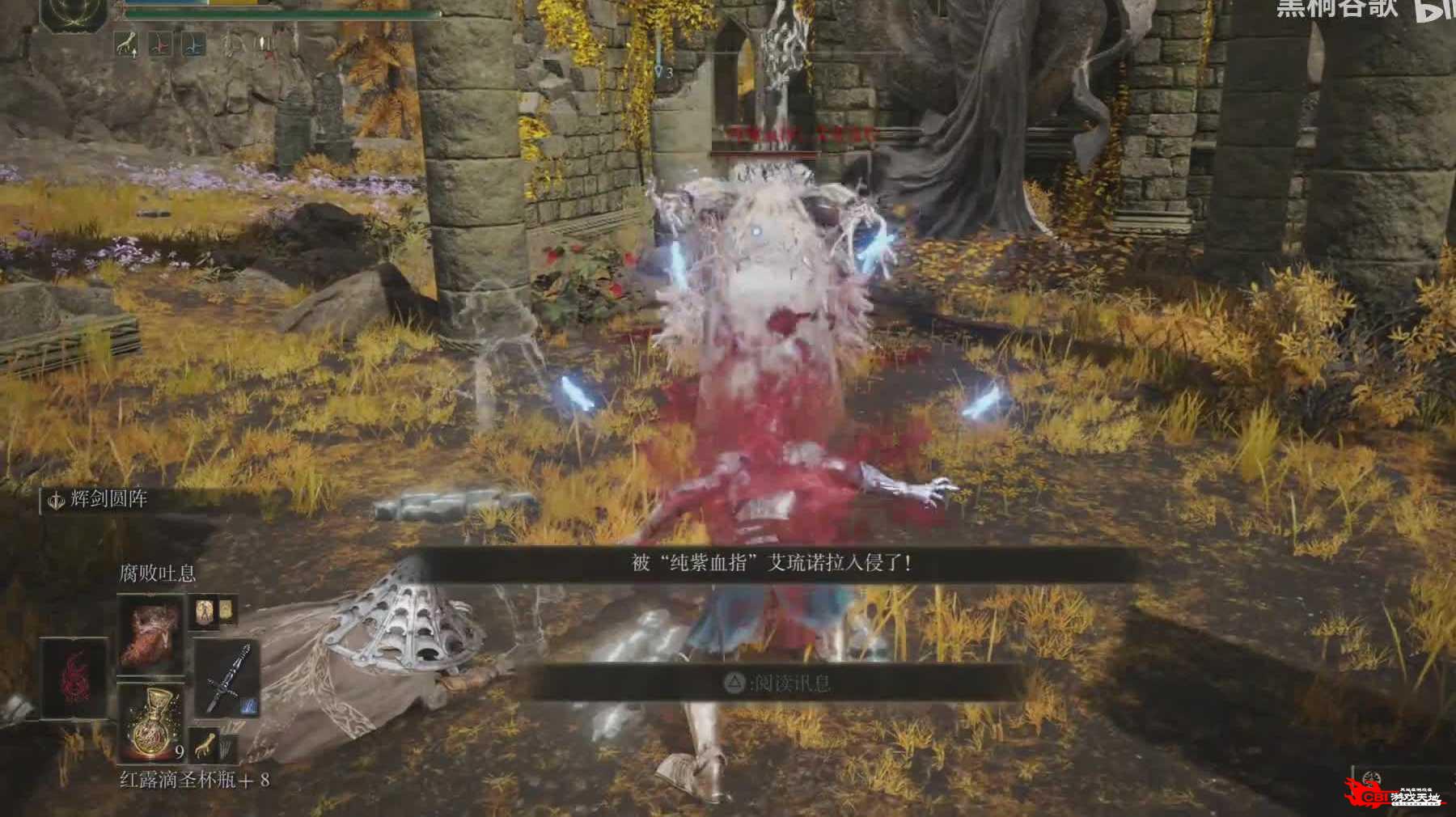Select the 腐败吐息 spell slot
Viewport: 1456px width, 817px height.
151,633
